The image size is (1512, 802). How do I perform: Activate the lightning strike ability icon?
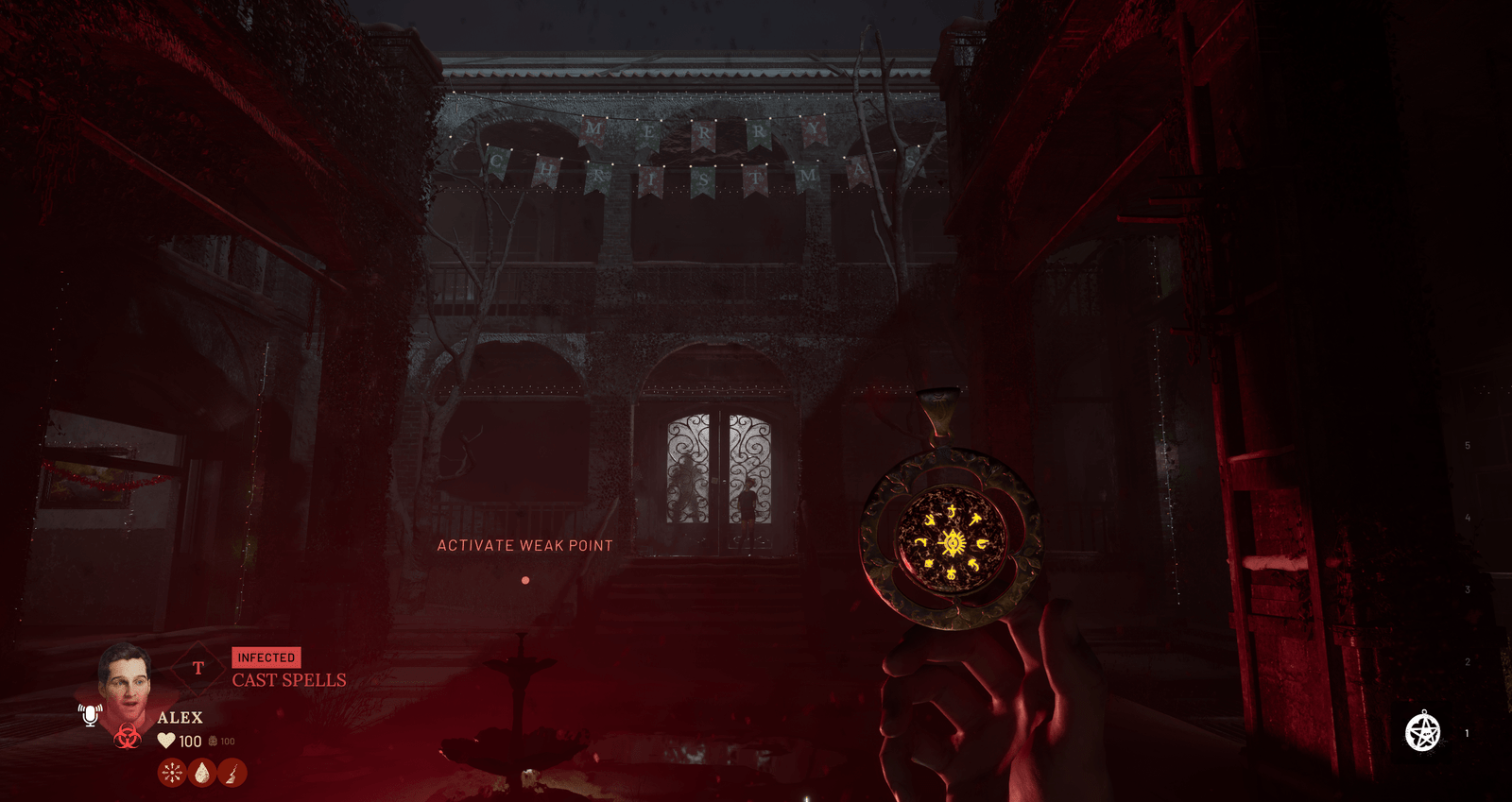pos(232,773)
